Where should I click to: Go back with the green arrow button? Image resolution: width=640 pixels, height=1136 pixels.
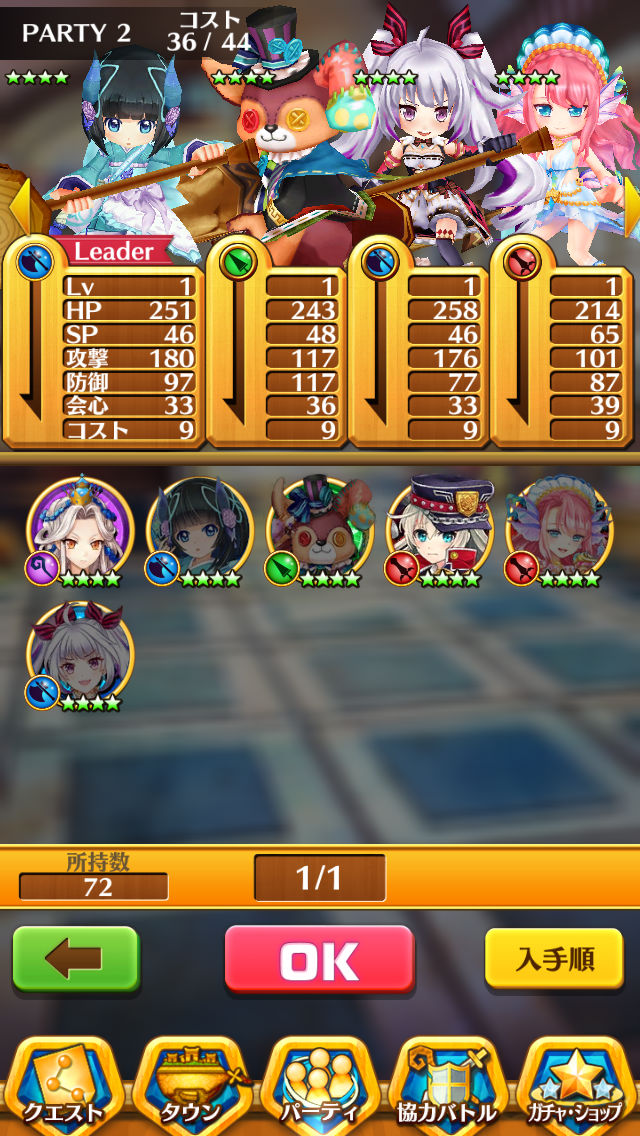pyautogui.click(x=75, y=960)
